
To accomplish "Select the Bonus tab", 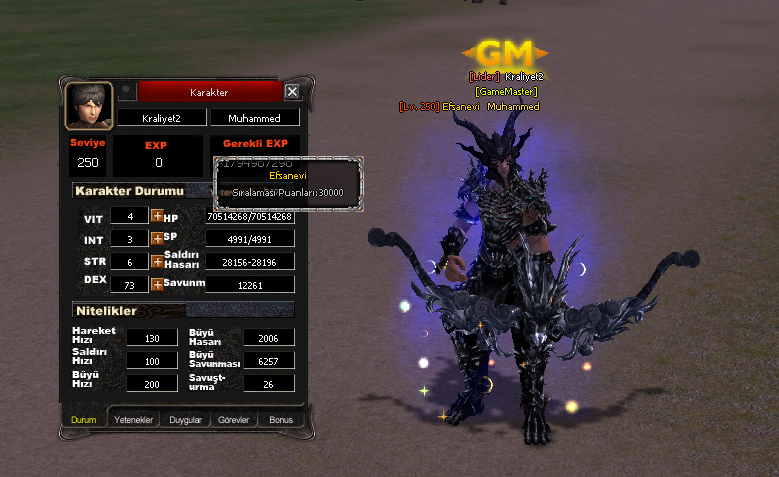I will (x=282, y=420).
